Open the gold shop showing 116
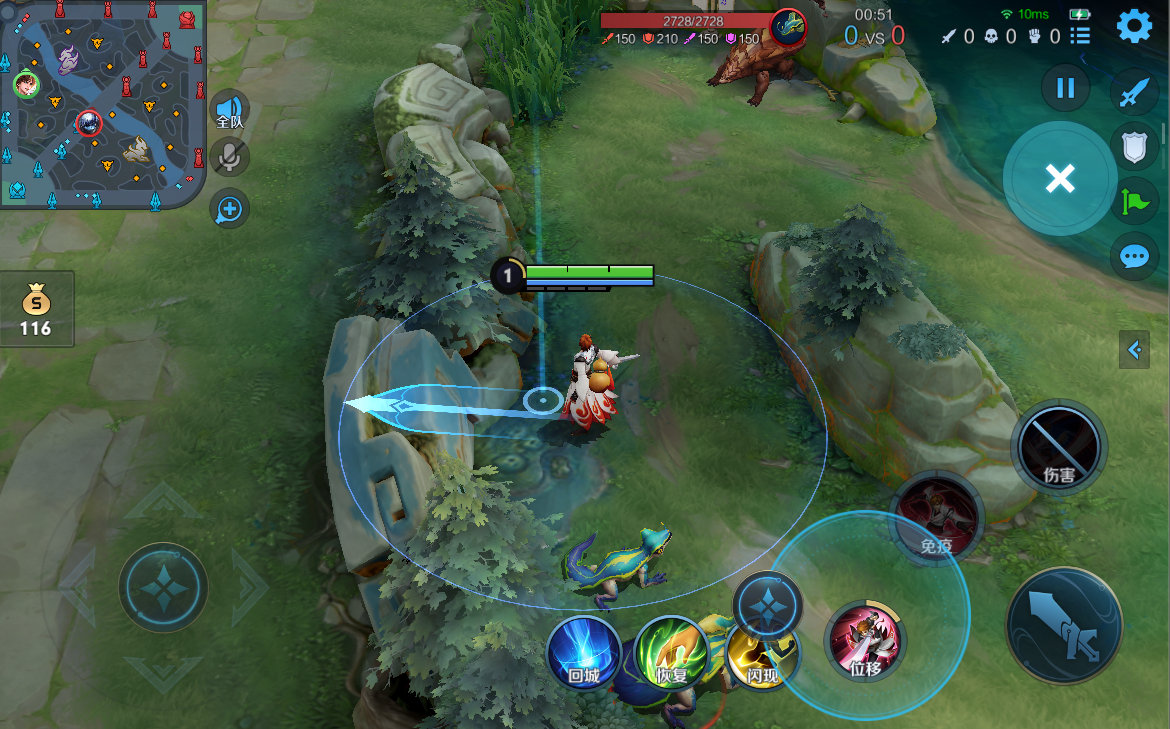The width and height of the screenshot is (1170, 729). 36,309
